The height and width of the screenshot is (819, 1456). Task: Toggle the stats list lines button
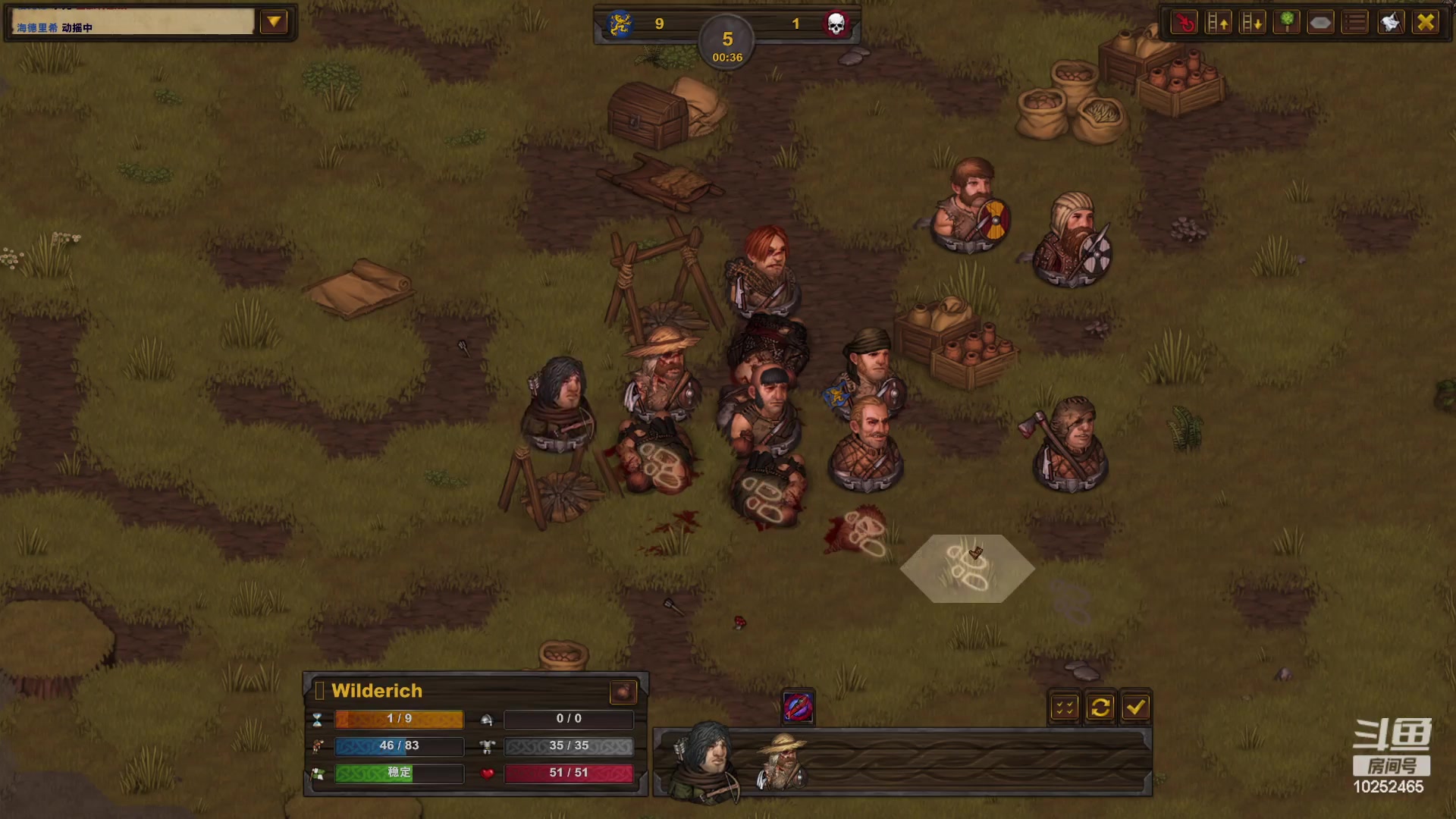[1355, 23]
